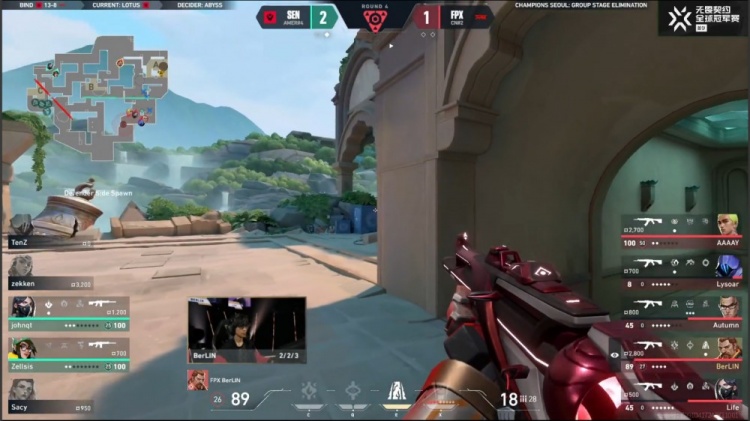Select zekken's player card
The image size is (750, 421).
(x=50, y=268)
